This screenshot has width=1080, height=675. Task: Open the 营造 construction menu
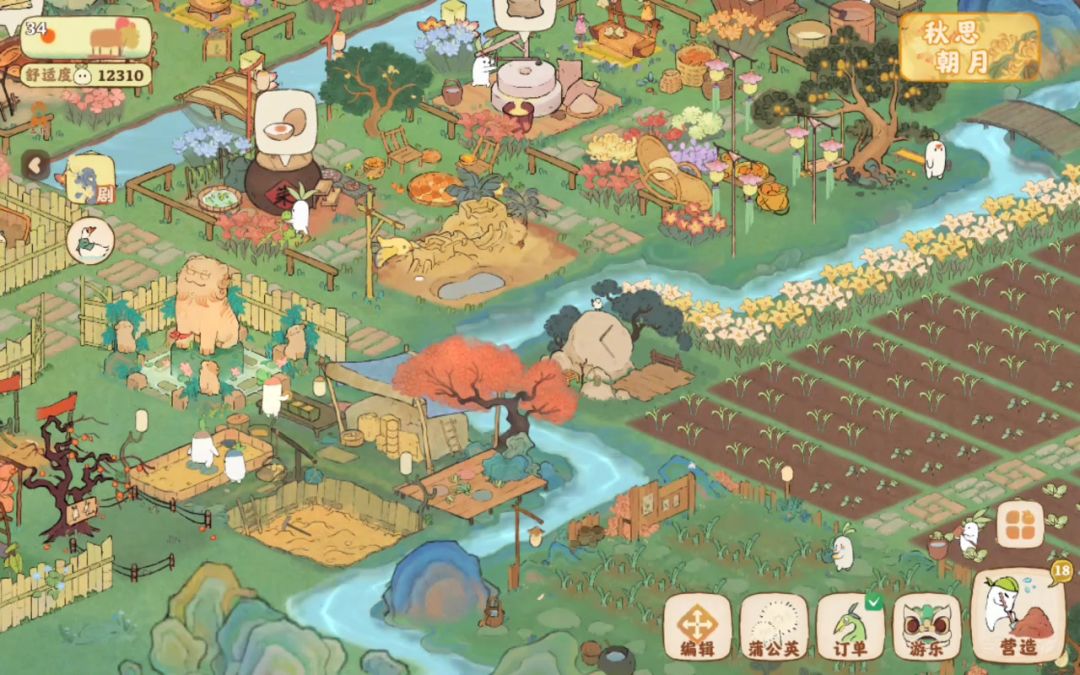(1017, 620)
